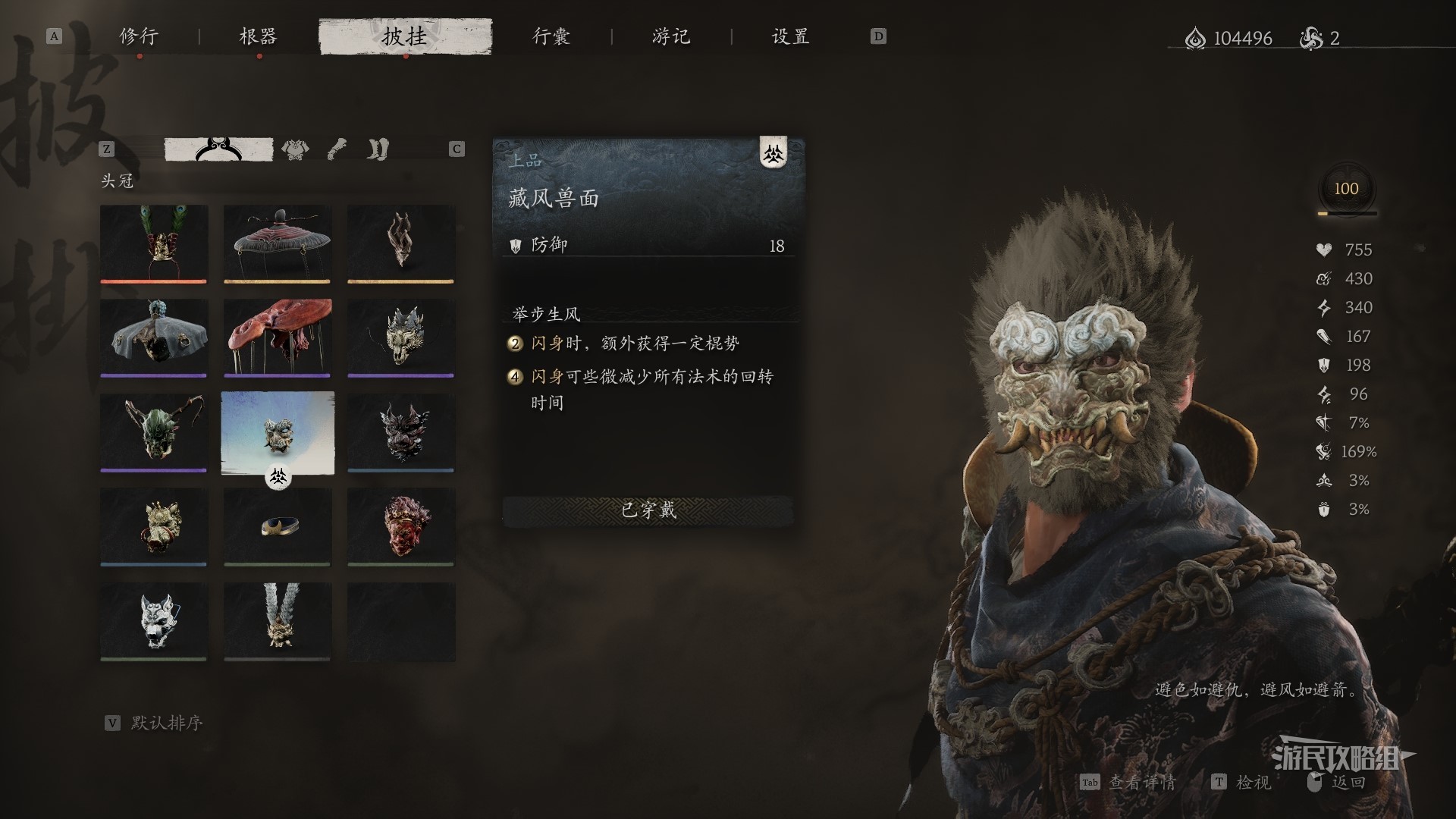This screenshot has width=1456, height=819.
Task: Choose the dark wide-brimmed hat slot
Action: point(278,243)
